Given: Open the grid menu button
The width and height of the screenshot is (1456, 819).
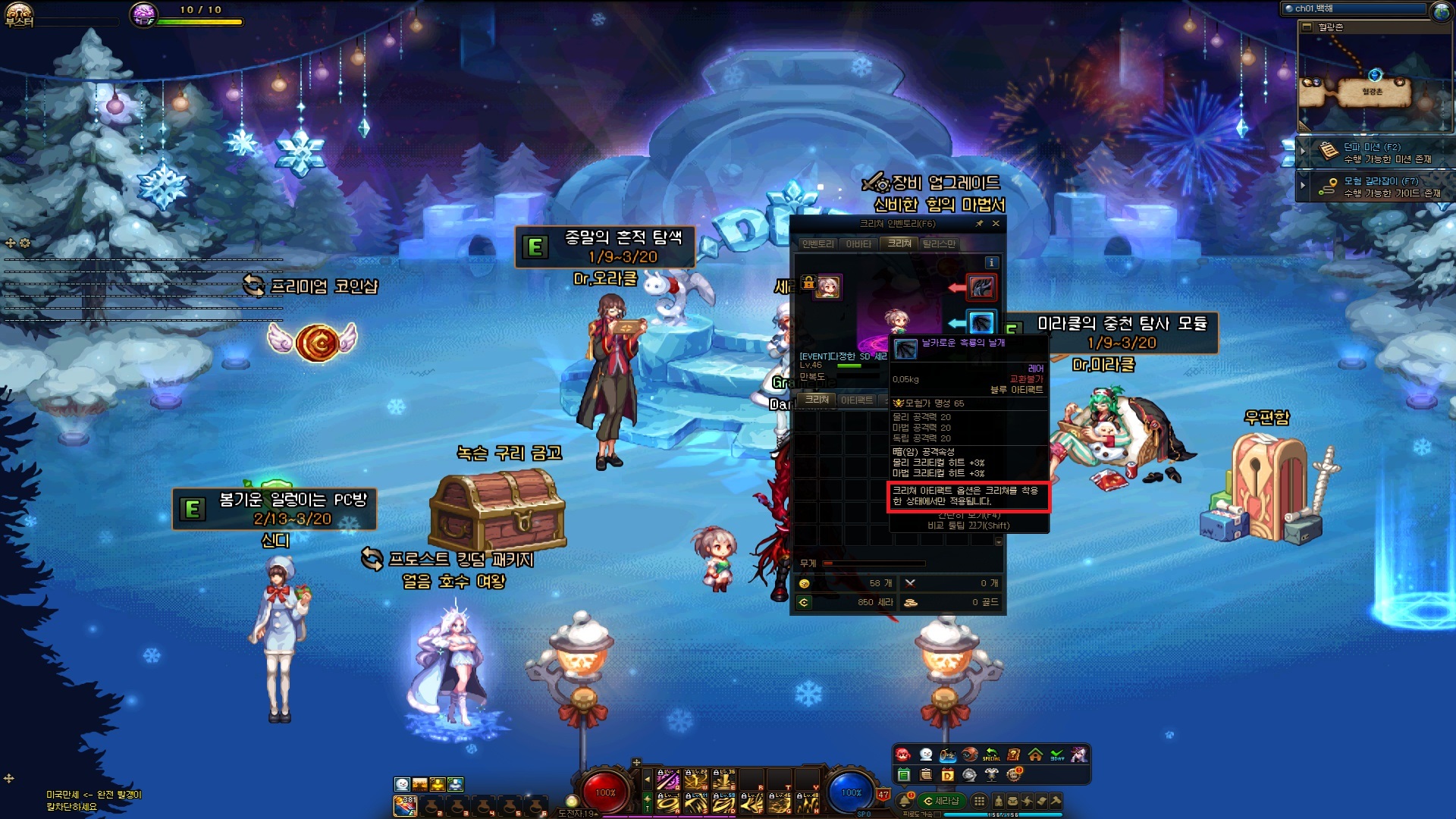Looking at the screenshot, I should (x=979, y=801).
